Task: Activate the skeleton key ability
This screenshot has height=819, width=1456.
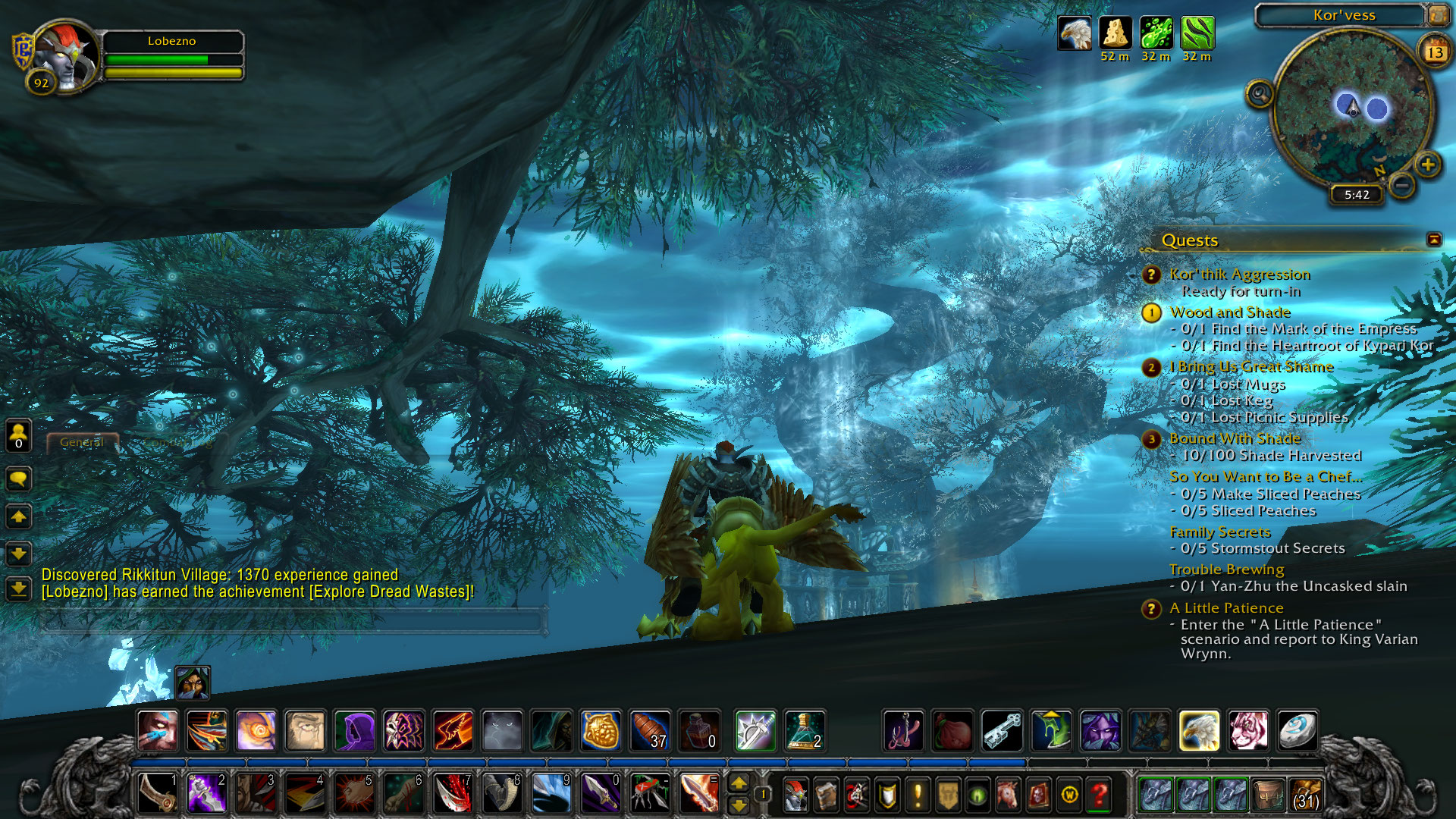Action: click(1002, 731)
